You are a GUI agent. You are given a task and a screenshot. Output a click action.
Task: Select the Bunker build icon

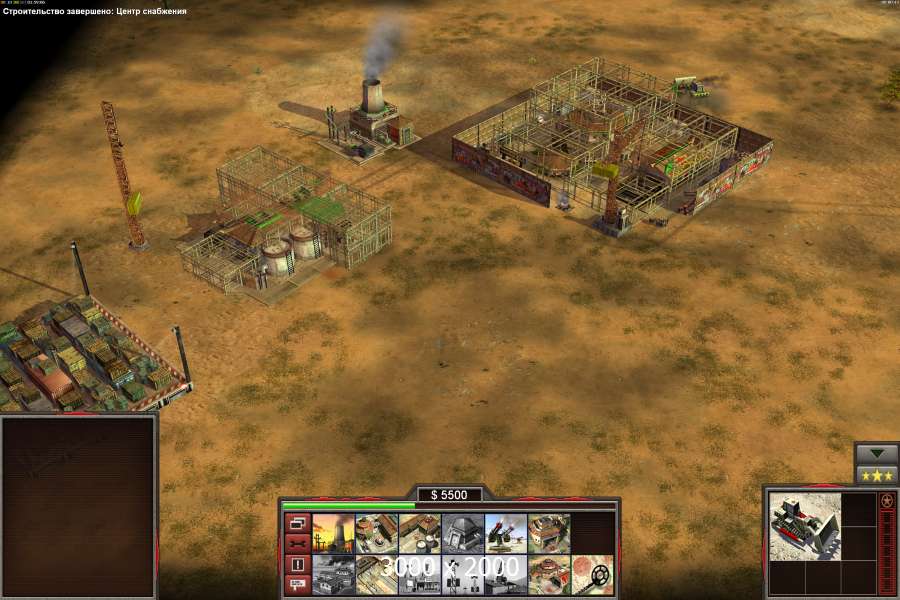(x=462, y=533)
